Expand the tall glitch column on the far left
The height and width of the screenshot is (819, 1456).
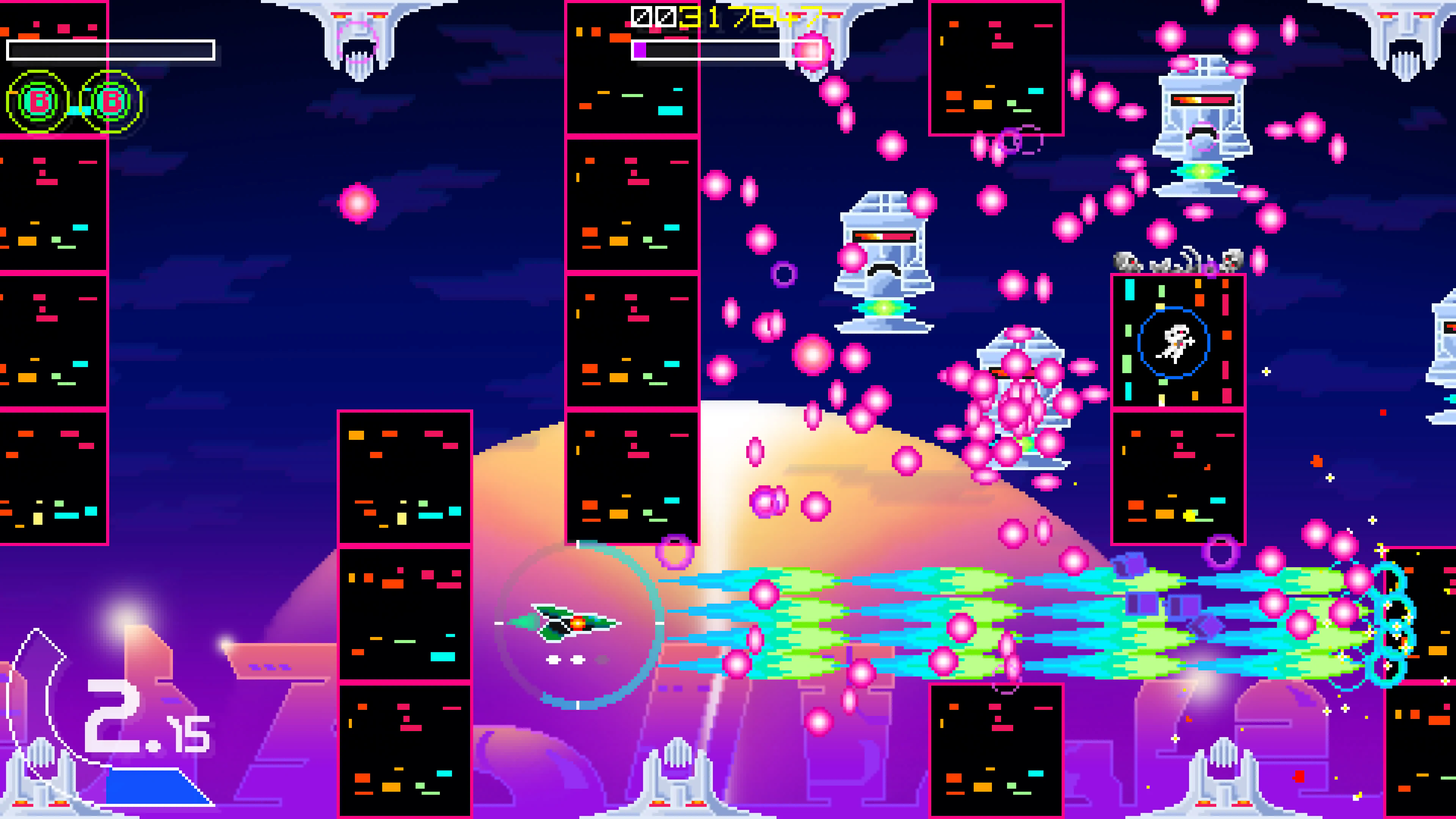click(54, 339)
